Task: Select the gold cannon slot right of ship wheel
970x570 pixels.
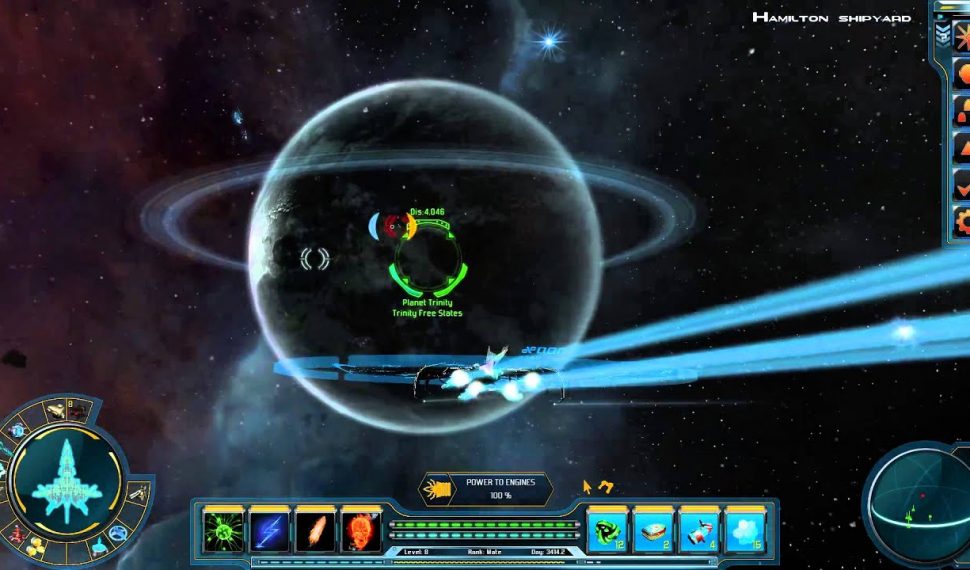Action: 139,492
